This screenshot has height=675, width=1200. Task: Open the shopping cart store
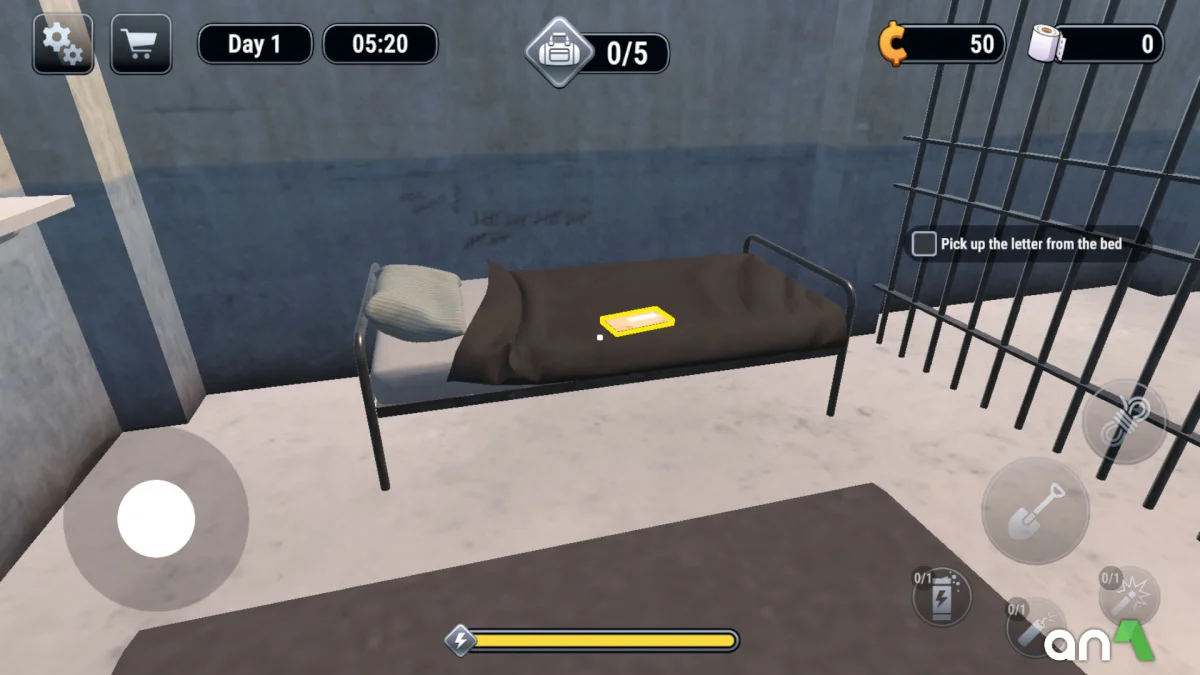tap(140, 44)
